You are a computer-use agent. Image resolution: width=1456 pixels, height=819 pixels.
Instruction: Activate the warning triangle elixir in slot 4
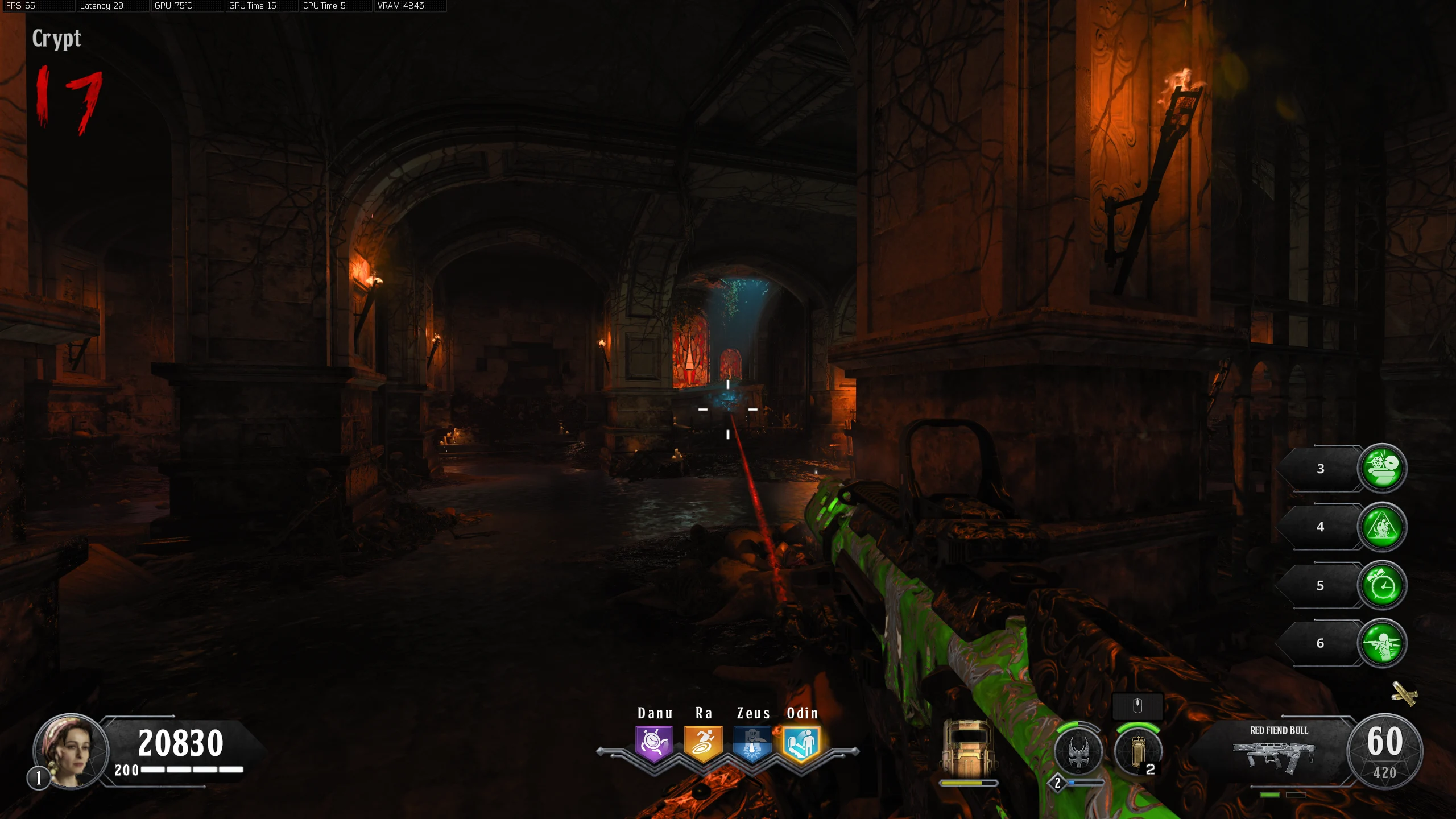[x=1382, y=527]
